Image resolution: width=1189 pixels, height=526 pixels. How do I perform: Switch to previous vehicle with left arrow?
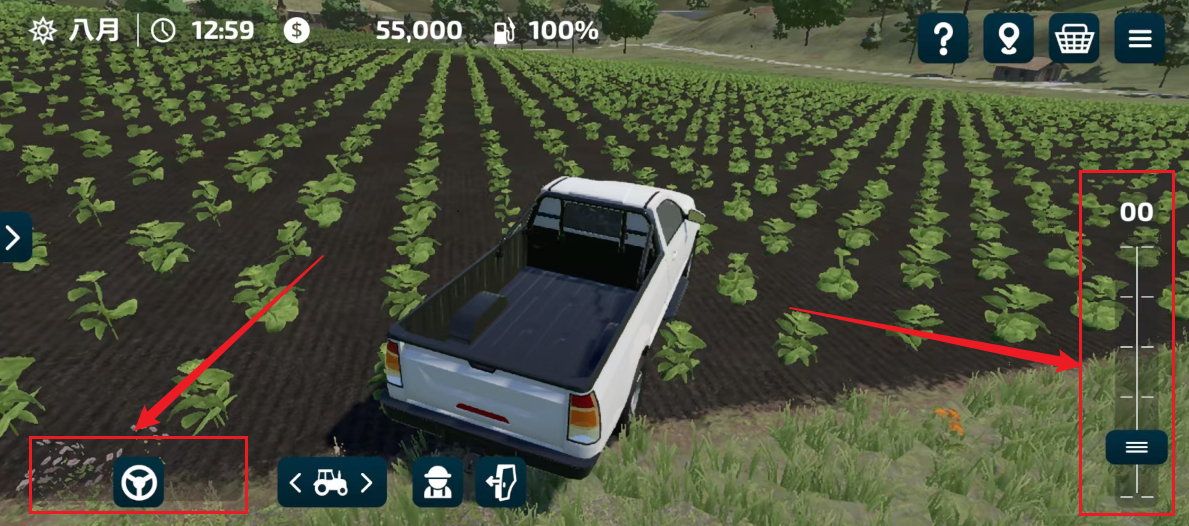[296, 483]
